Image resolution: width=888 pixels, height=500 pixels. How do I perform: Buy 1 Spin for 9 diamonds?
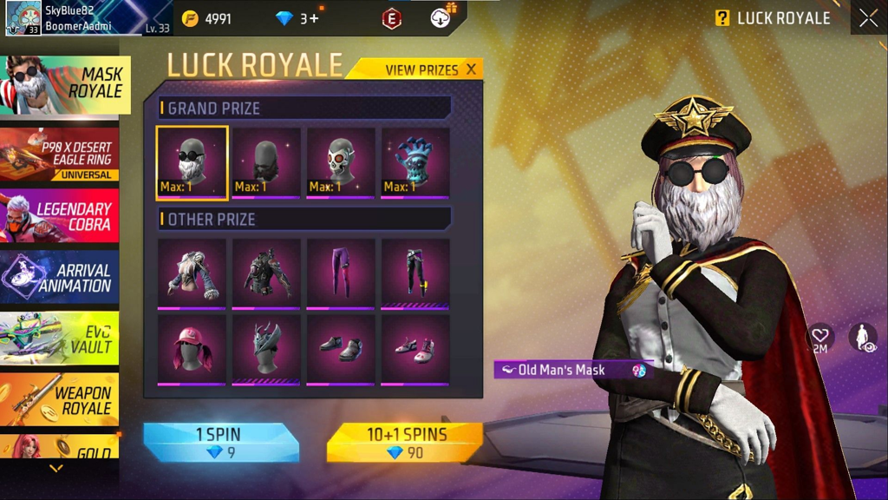pos(219,443)
